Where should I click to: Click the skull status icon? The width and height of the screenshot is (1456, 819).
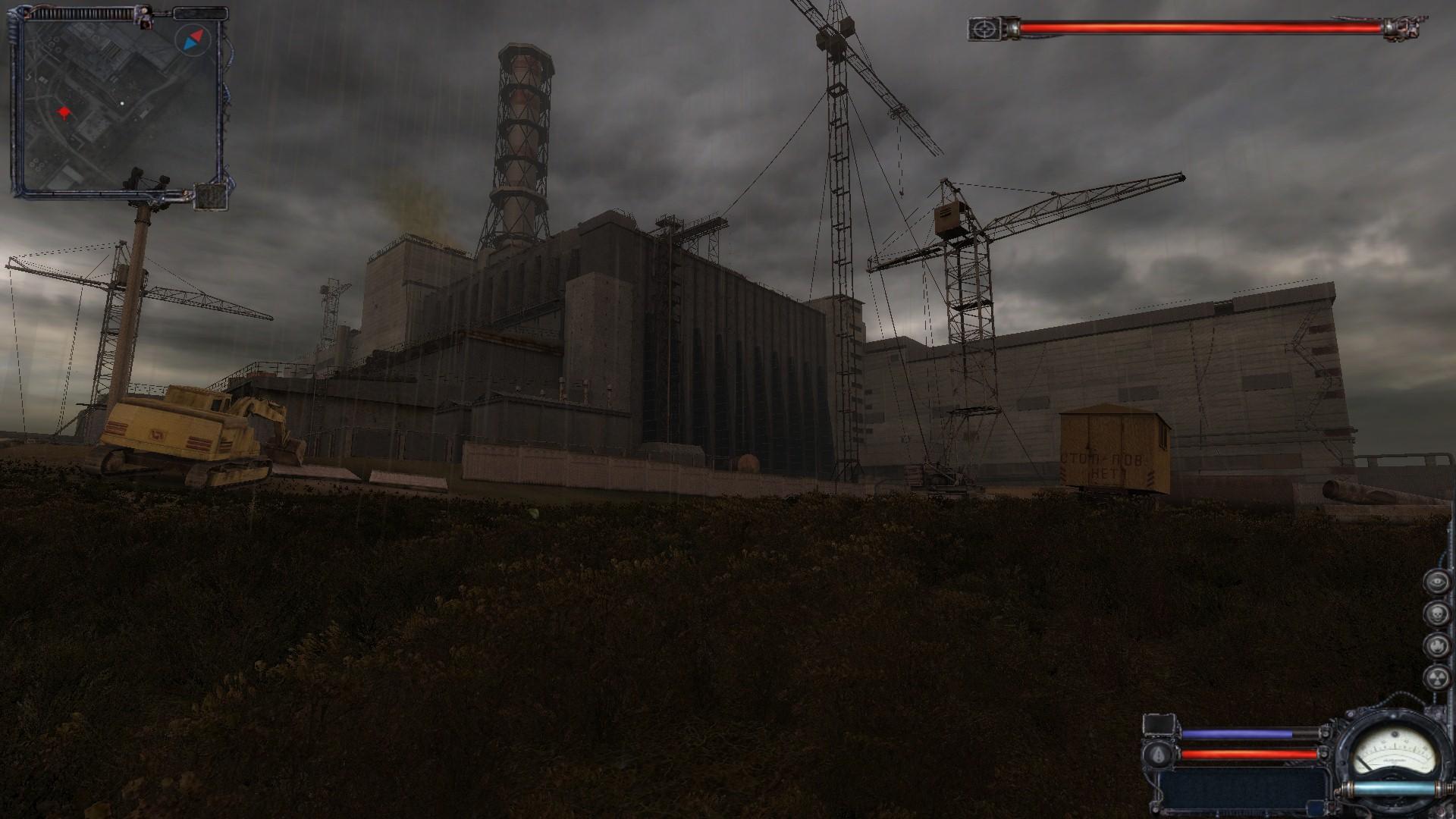1436,613
